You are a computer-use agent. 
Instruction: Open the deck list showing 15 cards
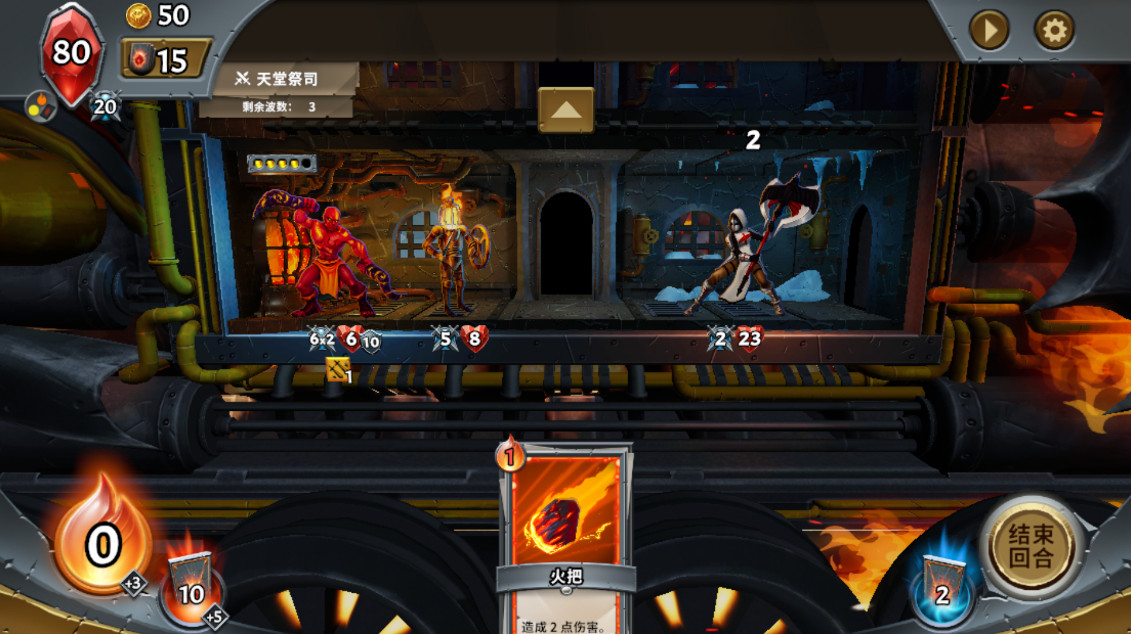[x=166, y=60]
